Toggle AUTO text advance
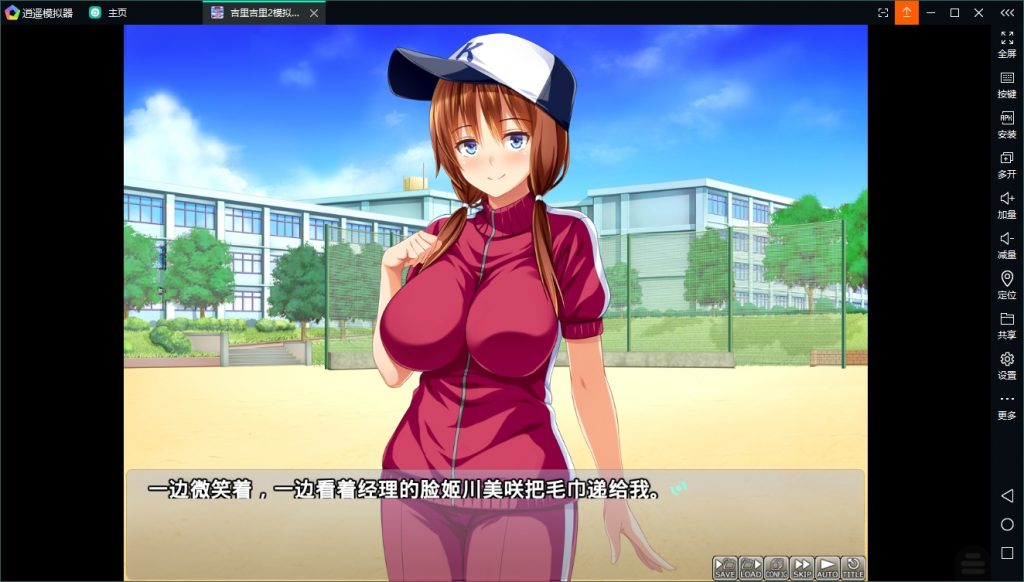This screenshot has width=1024, height=582. coord(827,568)
